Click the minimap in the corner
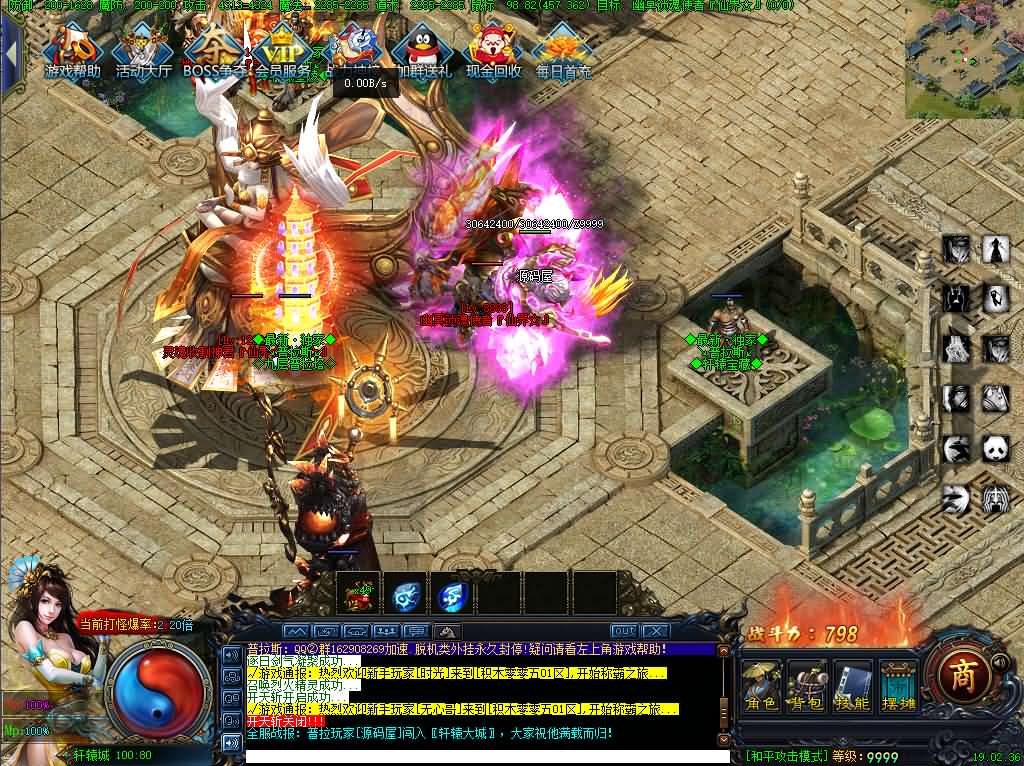The height and width of the screenshot is (766, 1024). [x=963, y=59]
